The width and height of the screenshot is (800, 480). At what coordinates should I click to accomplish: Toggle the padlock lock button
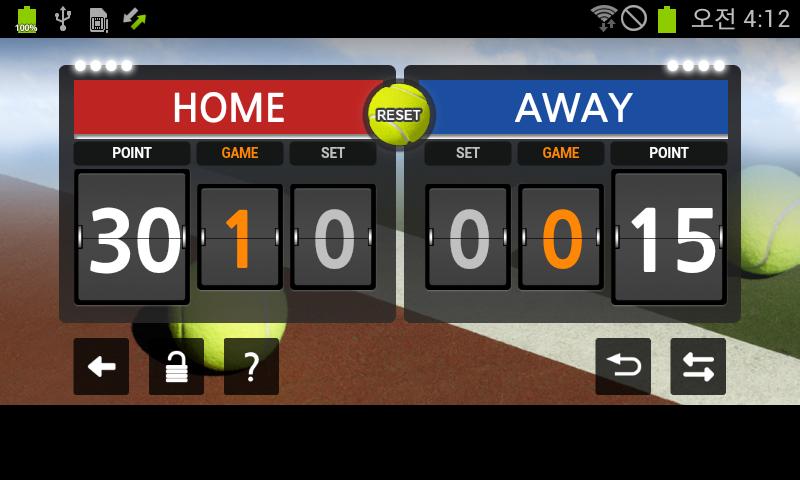click(x=176, y=367)
